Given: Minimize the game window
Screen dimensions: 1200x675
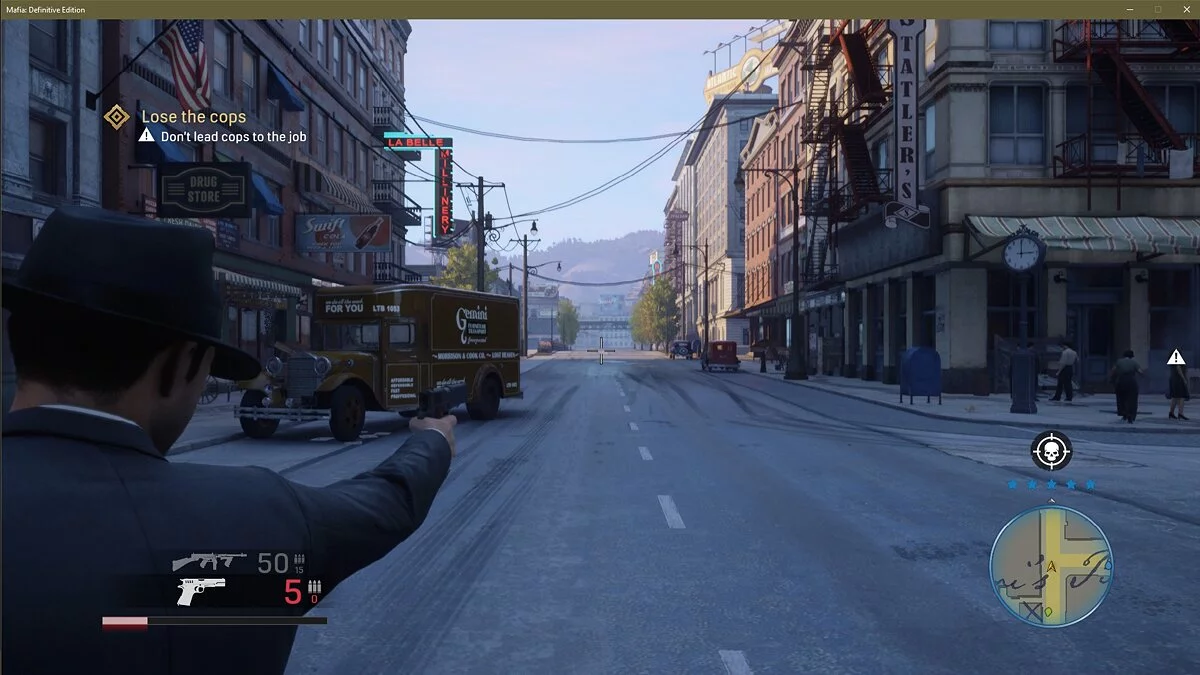Looking at the screenshot, I should pos(1130,9).
